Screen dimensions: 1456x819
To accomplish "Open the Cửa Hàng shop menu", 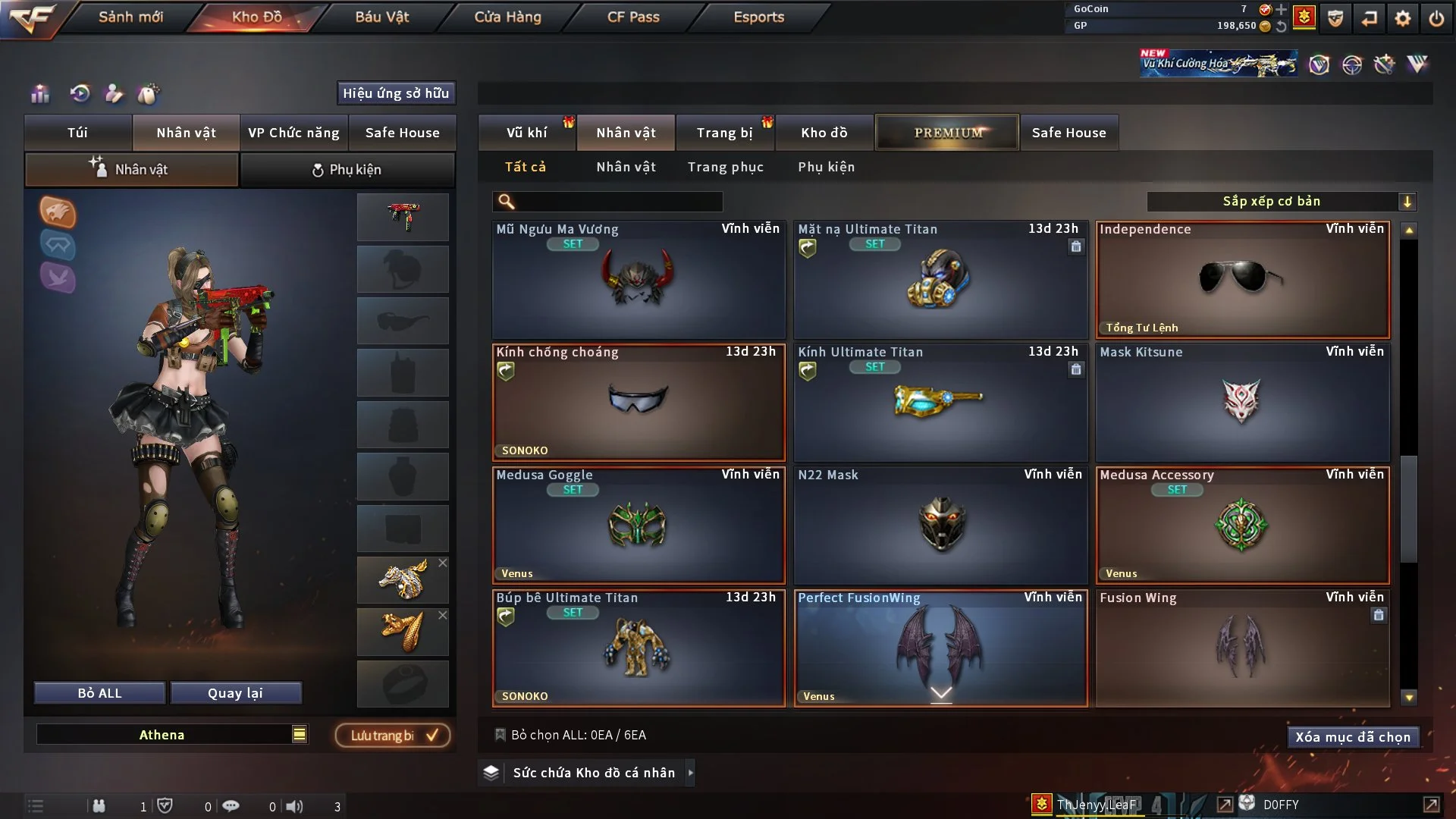I will [507, 17].
